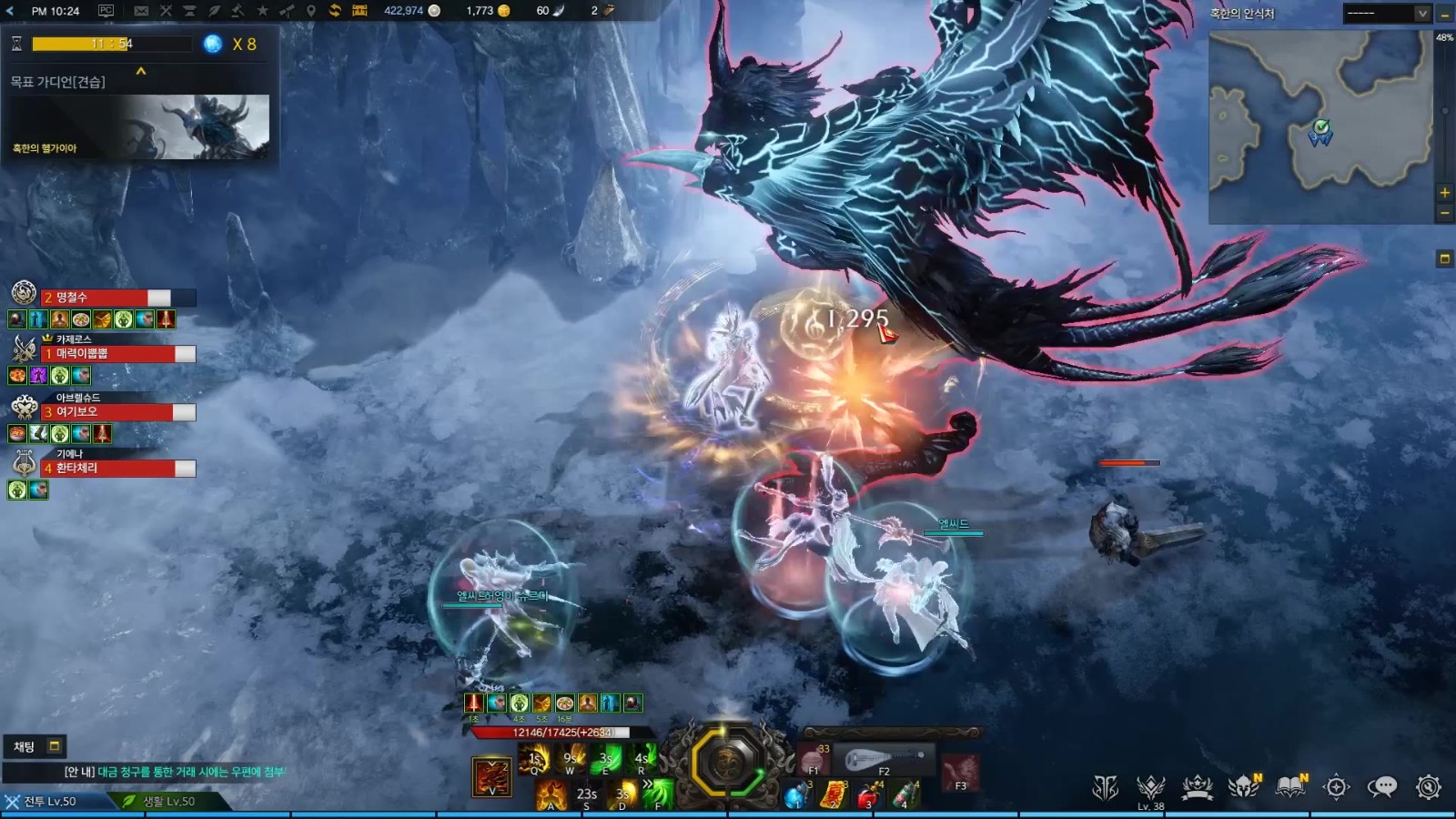1456x819 pixels.
Task: Open the minimap channel dropdown
Action: click(x=1421, y=14)
